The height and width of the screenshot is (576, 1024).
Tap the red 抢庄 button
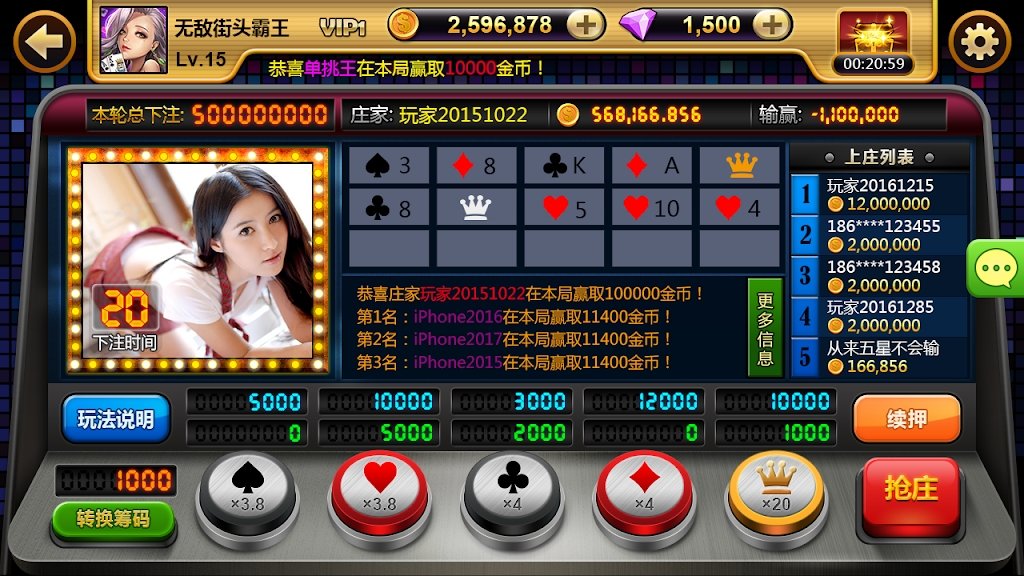[x=911, y=490]
